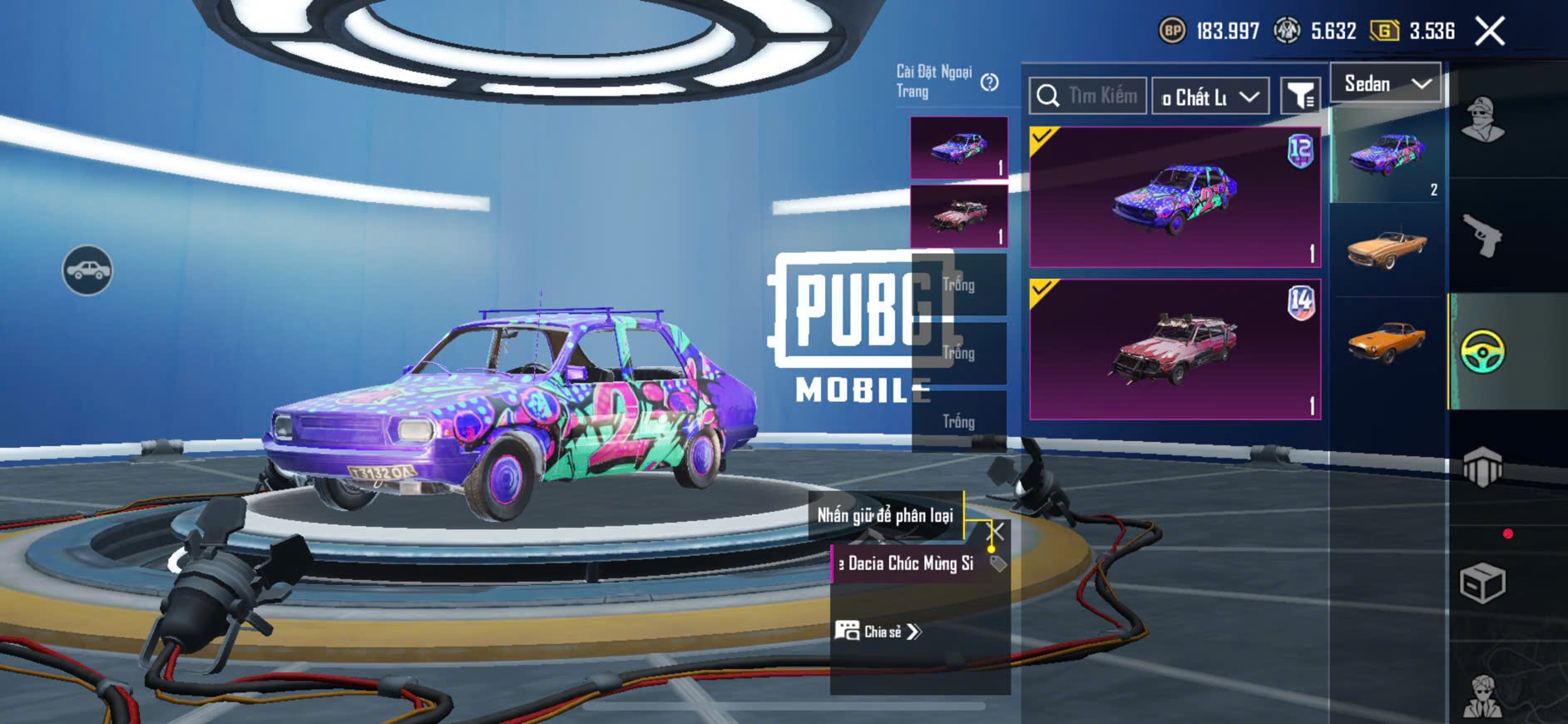Dismiss the Nhấn giữ để phân loại tooltip
The width and height of the screenshot is (1568, 724).
pyautogui.click(x=995, y=531)
